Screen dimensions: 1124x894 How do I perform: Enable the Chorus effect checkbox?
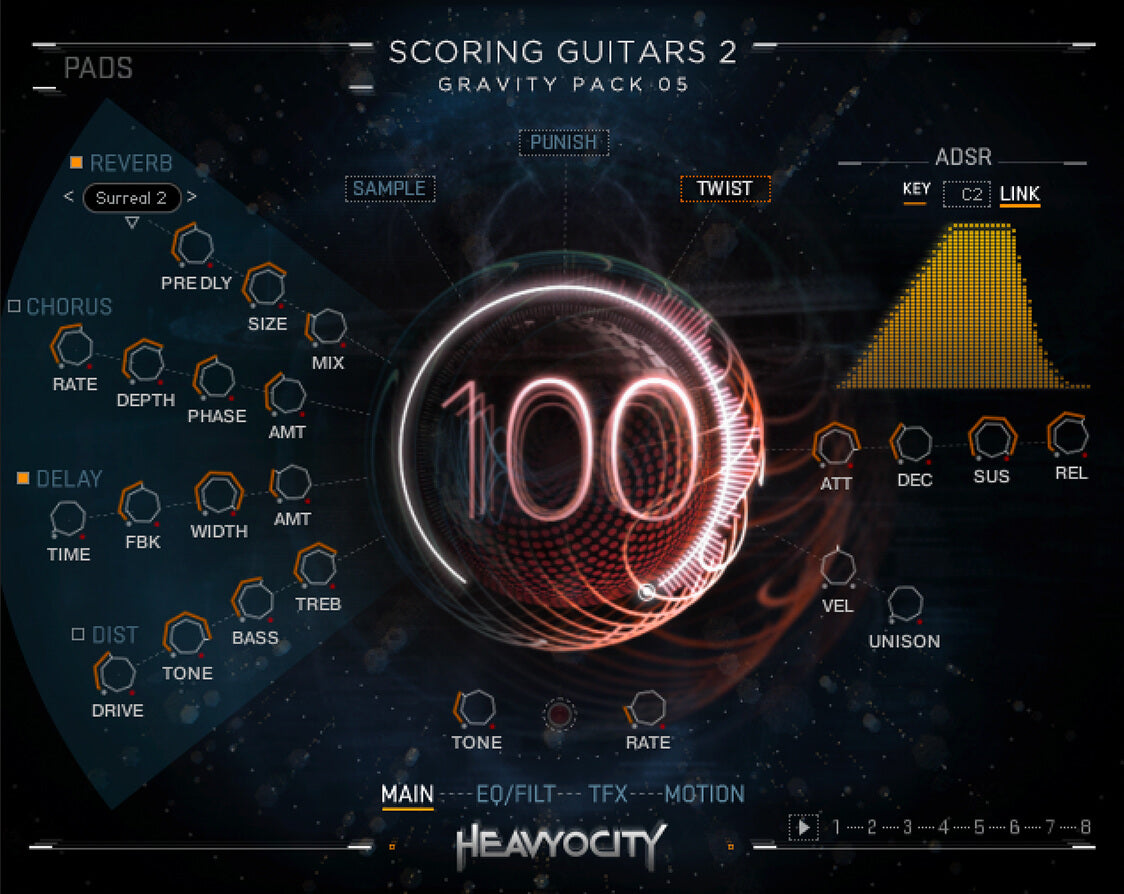[14, 306]
